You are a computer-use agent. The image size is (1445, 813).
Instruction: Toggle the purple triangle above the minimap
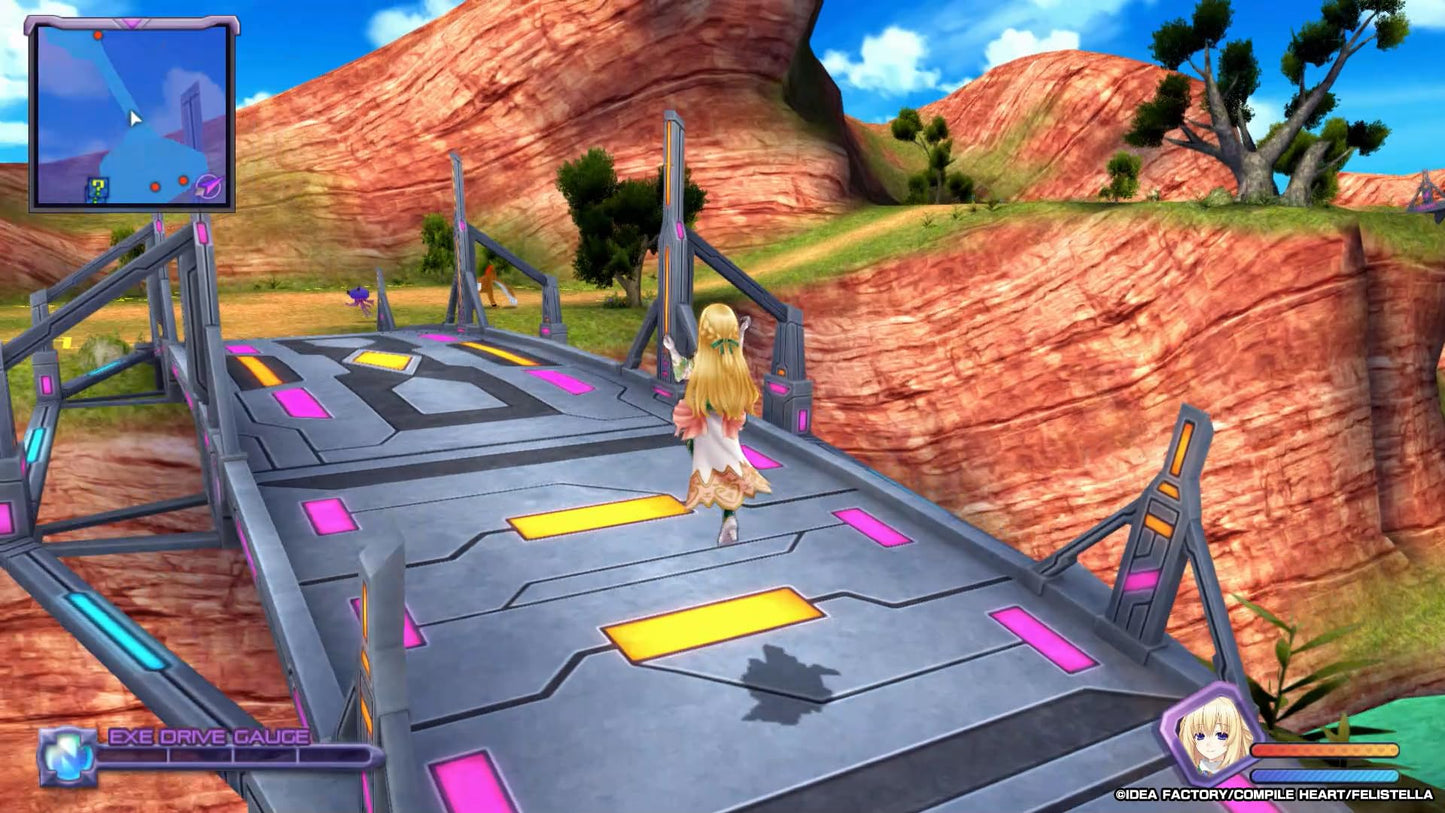(133, 22)
